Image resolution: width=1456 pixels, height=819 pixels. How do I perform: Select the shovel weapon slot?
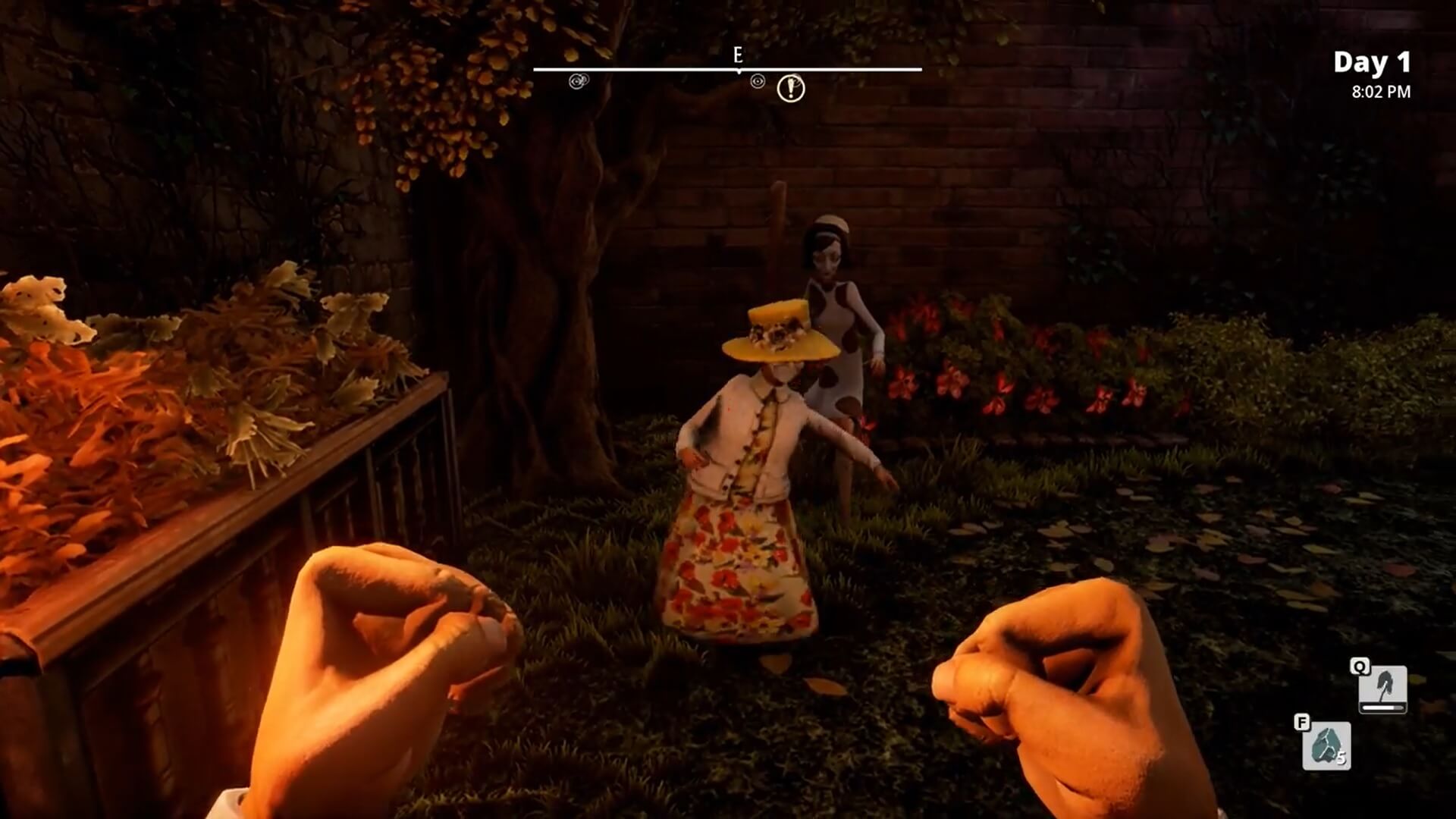[1382, 689]
